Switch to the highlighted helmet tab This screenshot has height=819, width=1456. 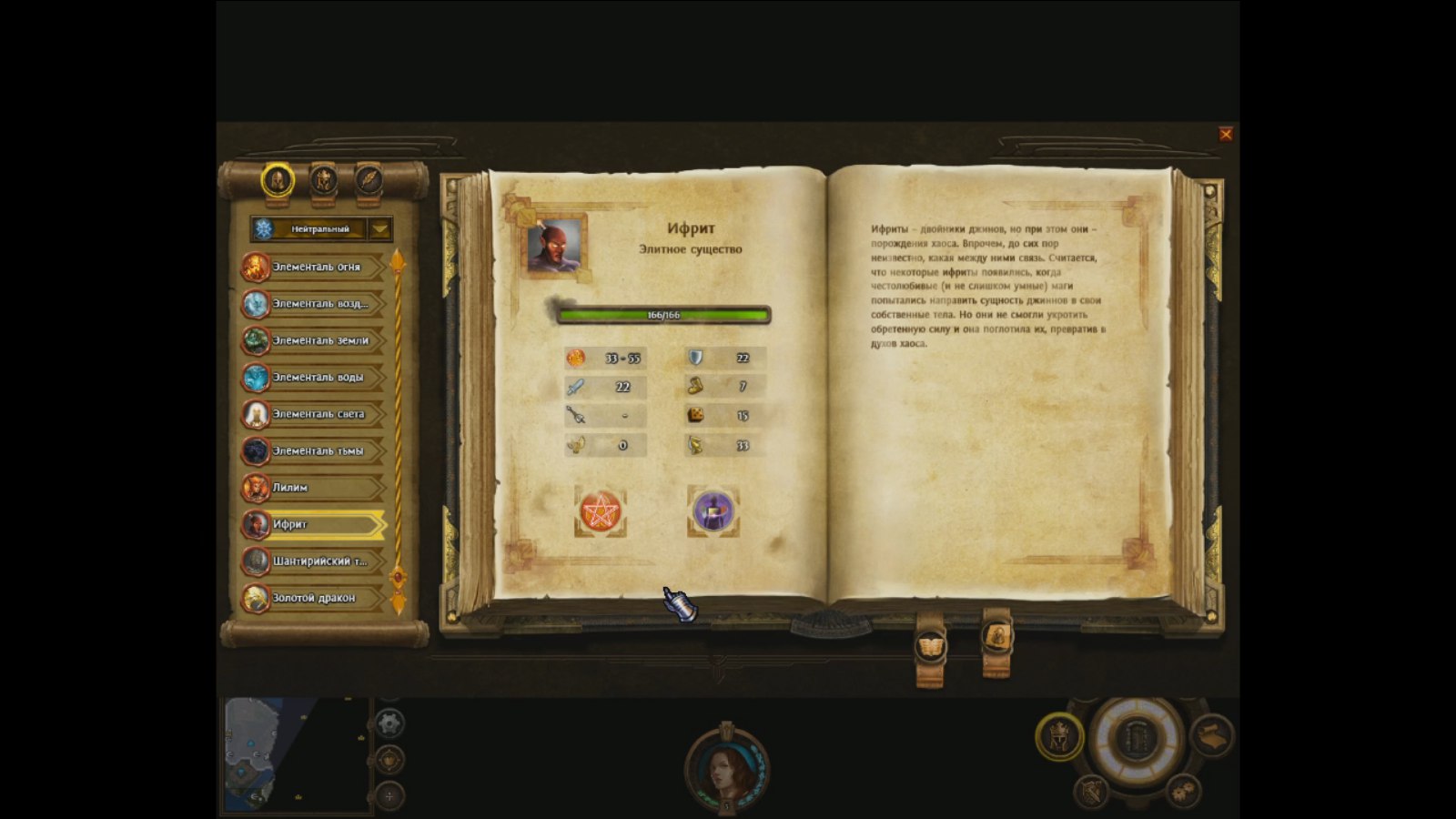278,180
